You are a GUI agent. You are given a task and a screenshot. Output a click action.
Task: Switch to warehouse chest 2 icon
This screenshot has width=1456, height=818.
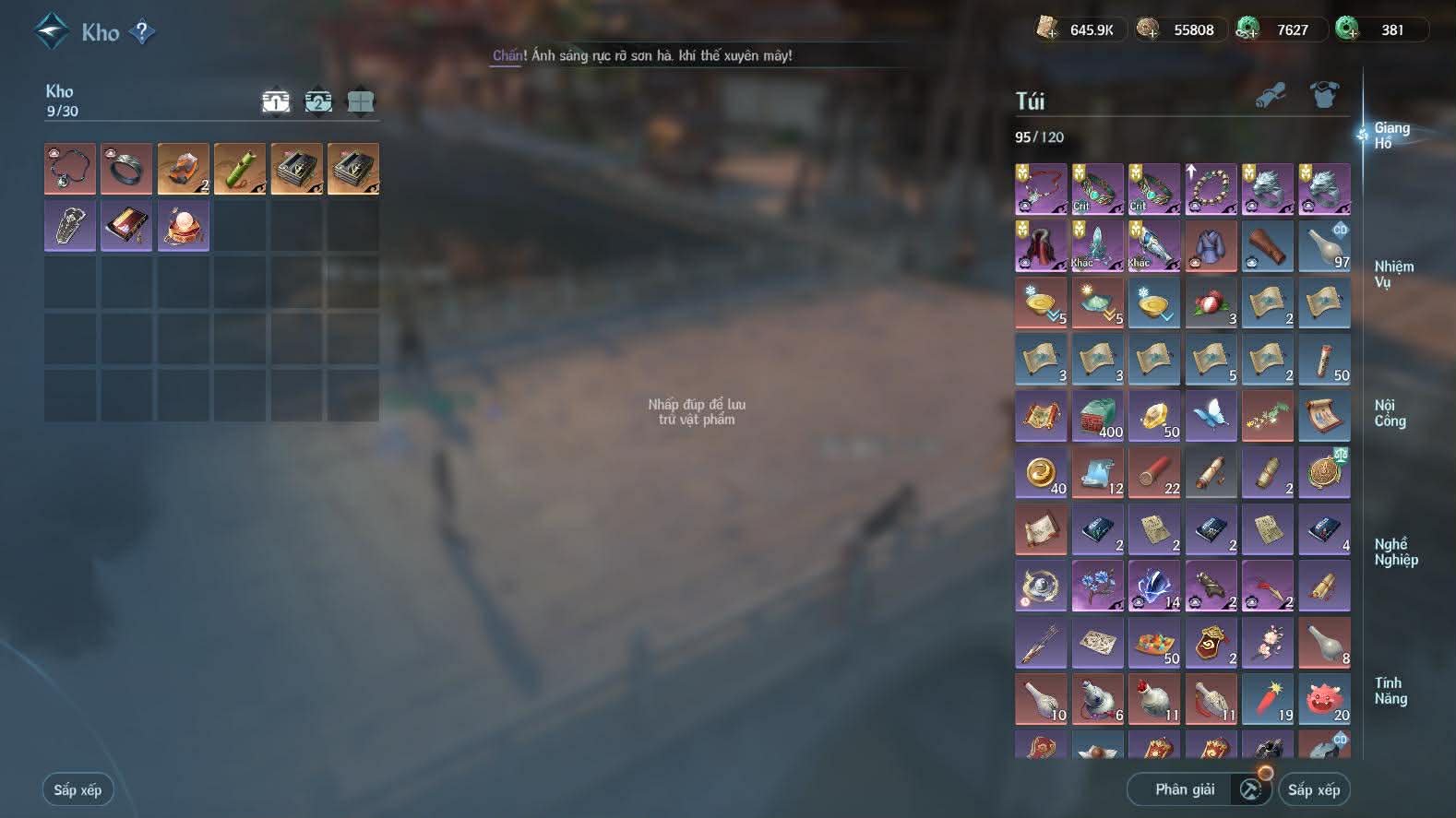point(317,101)
